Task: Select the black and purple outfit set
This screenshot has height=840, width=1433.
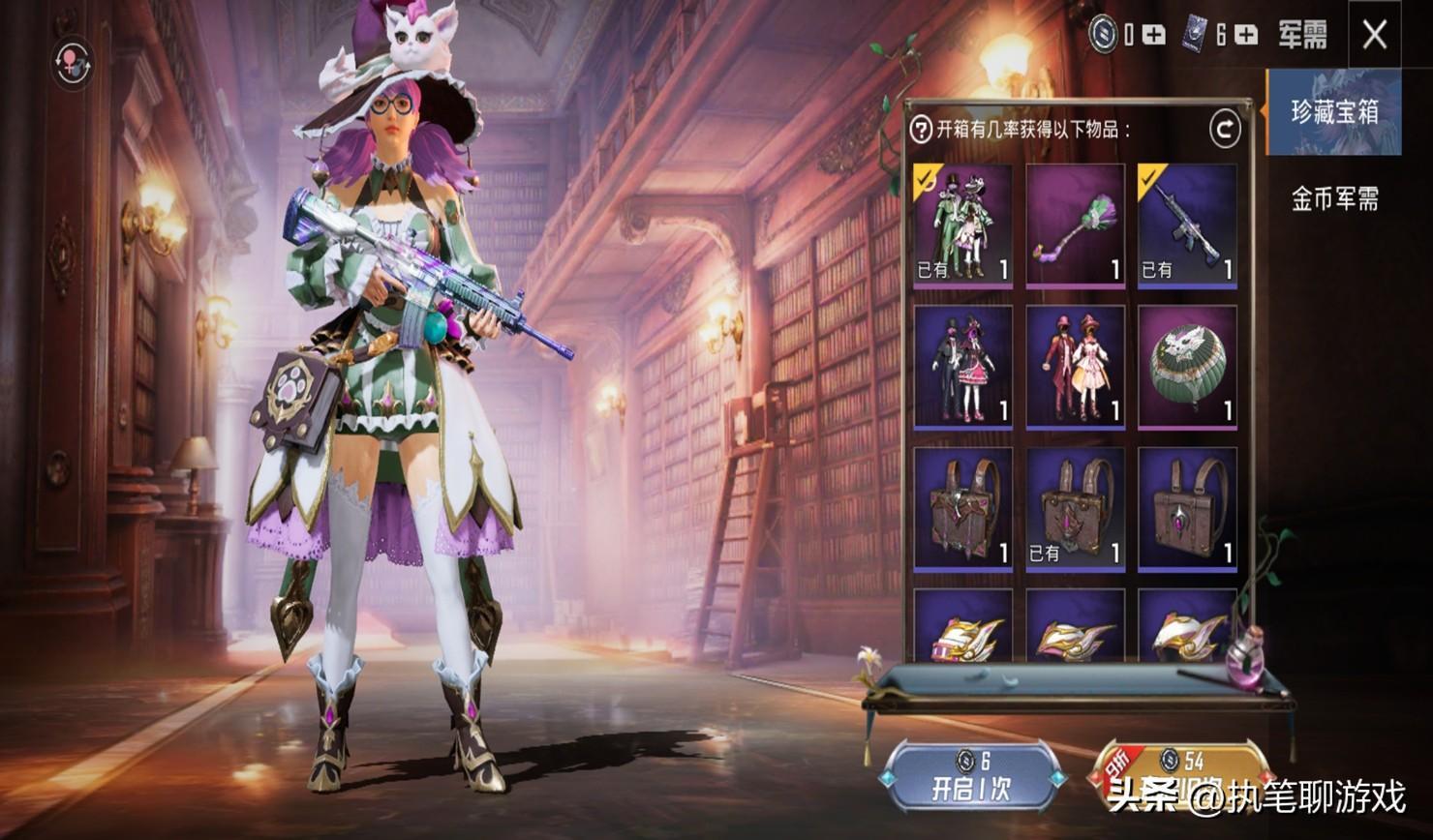Action: coord(963,367)
